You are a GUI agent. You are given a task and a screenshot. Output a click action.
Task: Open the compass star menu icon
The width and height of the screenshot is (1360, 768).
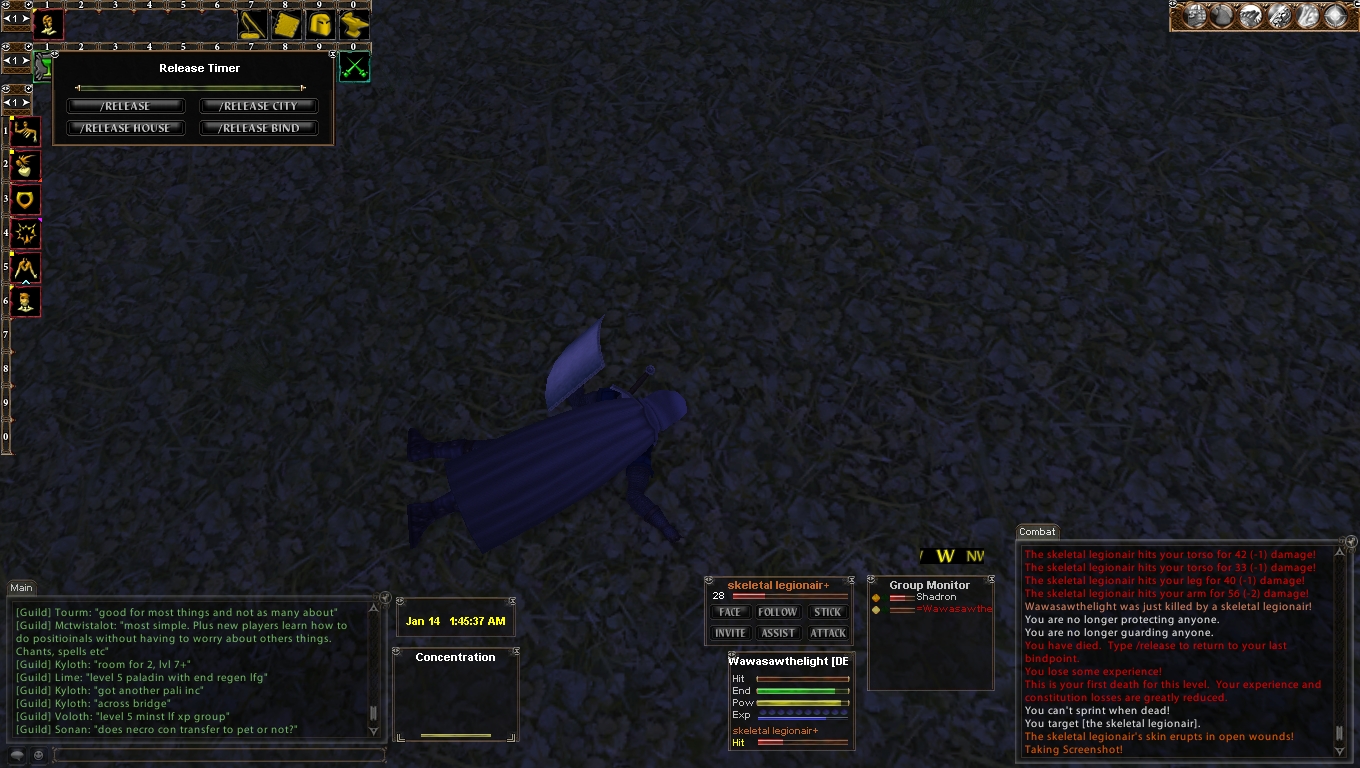tap(1336, 16)
